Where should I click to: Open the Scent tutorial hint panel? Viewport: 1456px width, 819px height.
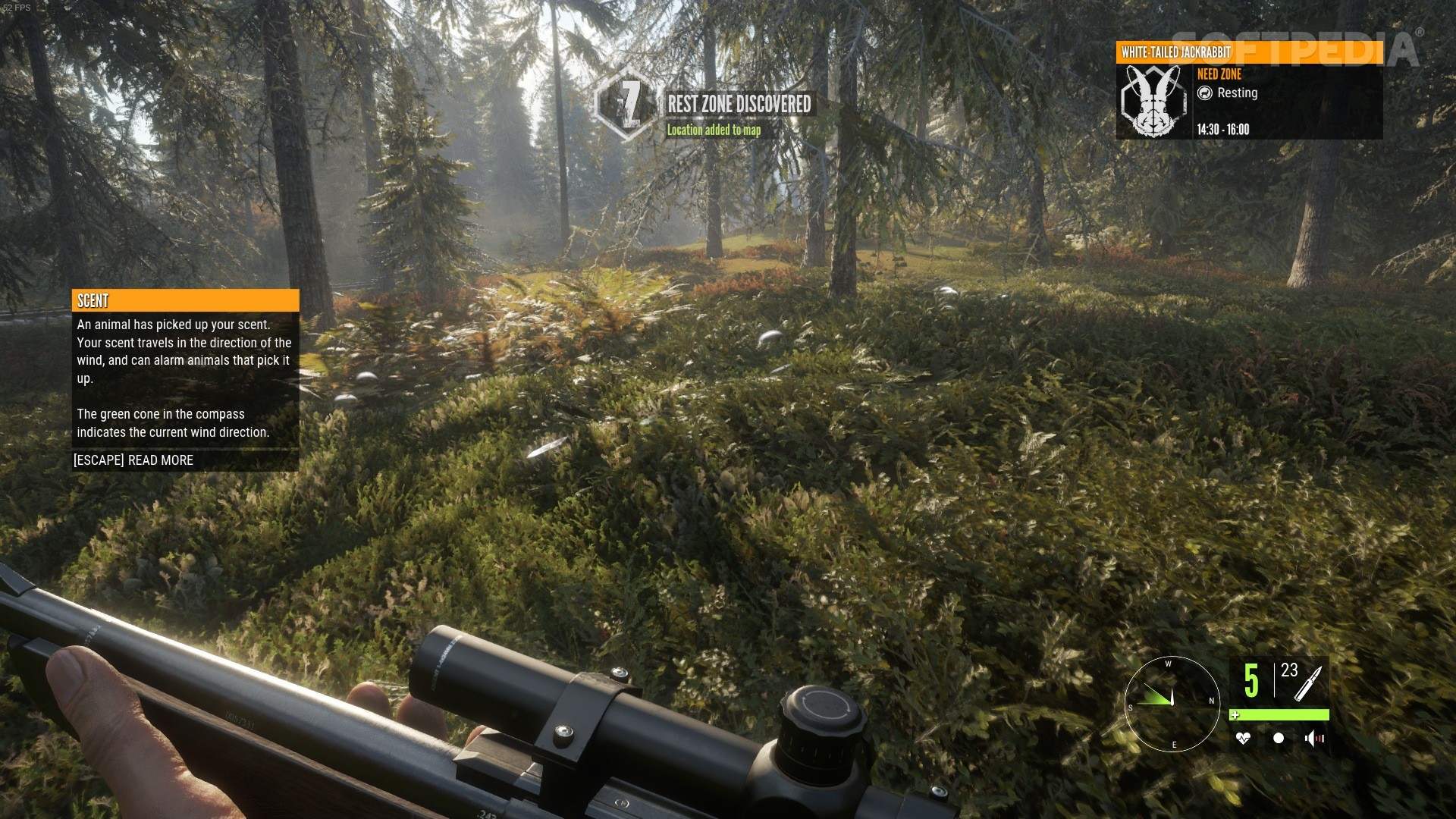(185, 379)
